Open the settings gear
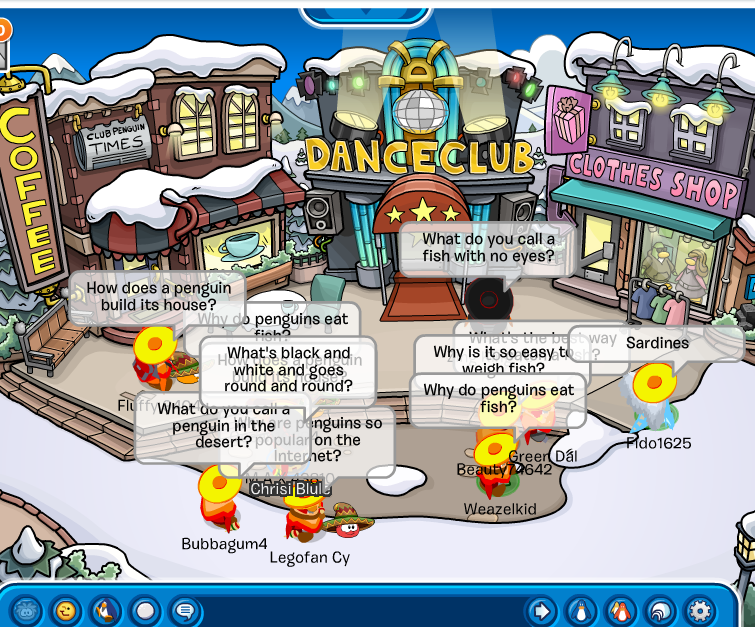The height and width of the screenshot is (627, 755). coord(699,609)
